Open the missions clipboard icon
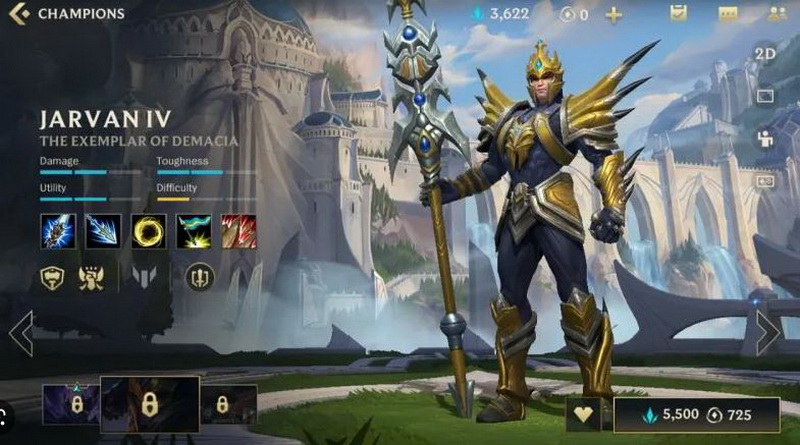Image resolution: width=800 pixels, height=445 pixels. pyautogui.click(x=679, y=14)
